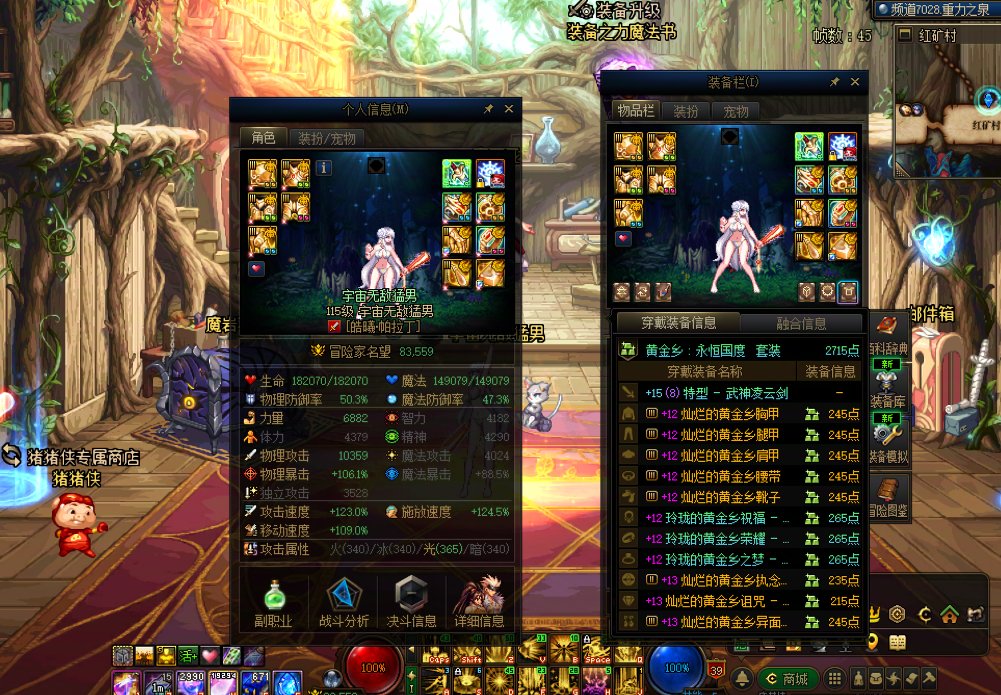Open the 战斗分析 panel
The image size is (1001, 695).
pos(343,602)
